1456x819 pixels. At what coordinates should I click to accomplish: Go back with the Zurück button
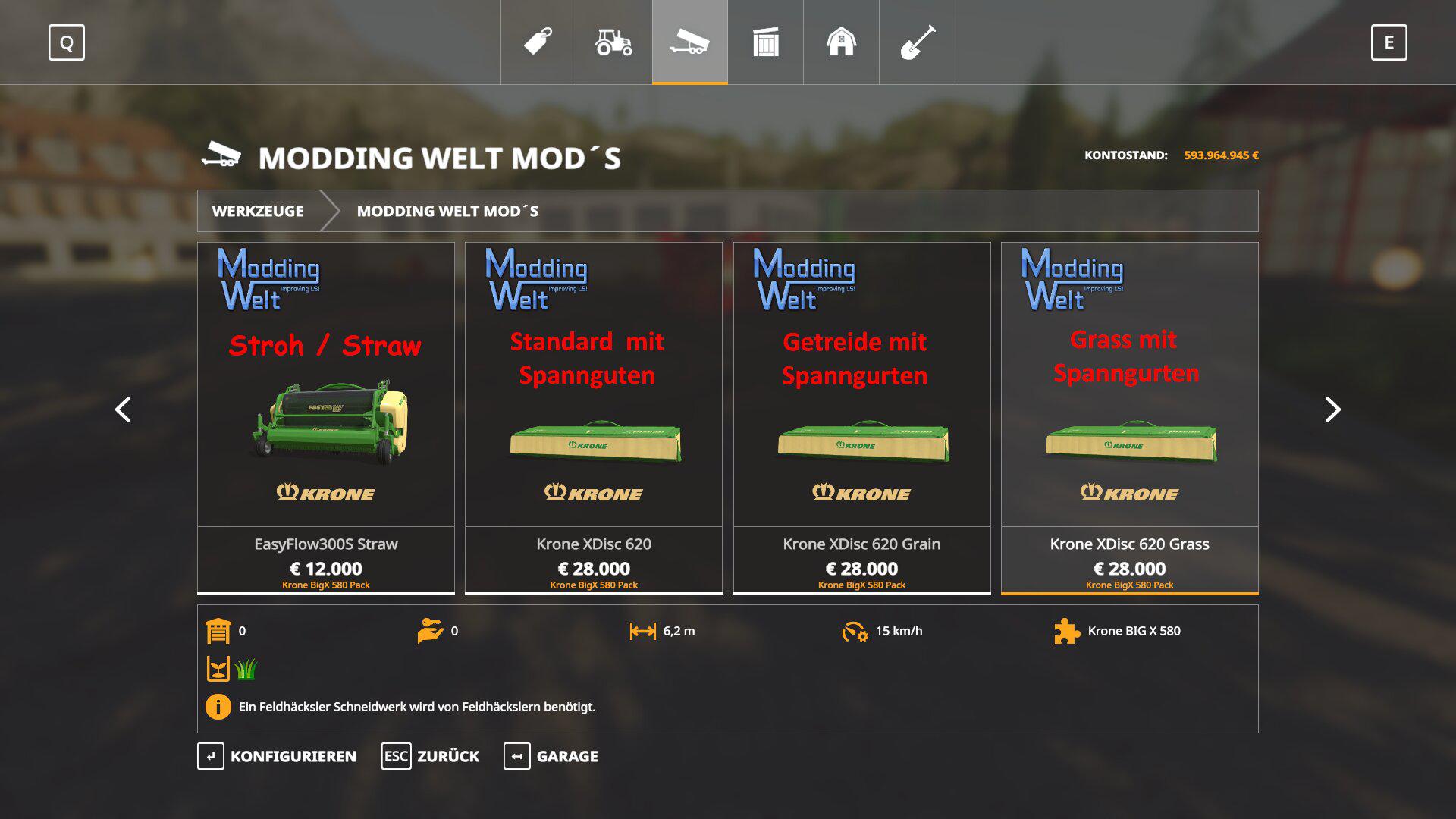point(431,756)
